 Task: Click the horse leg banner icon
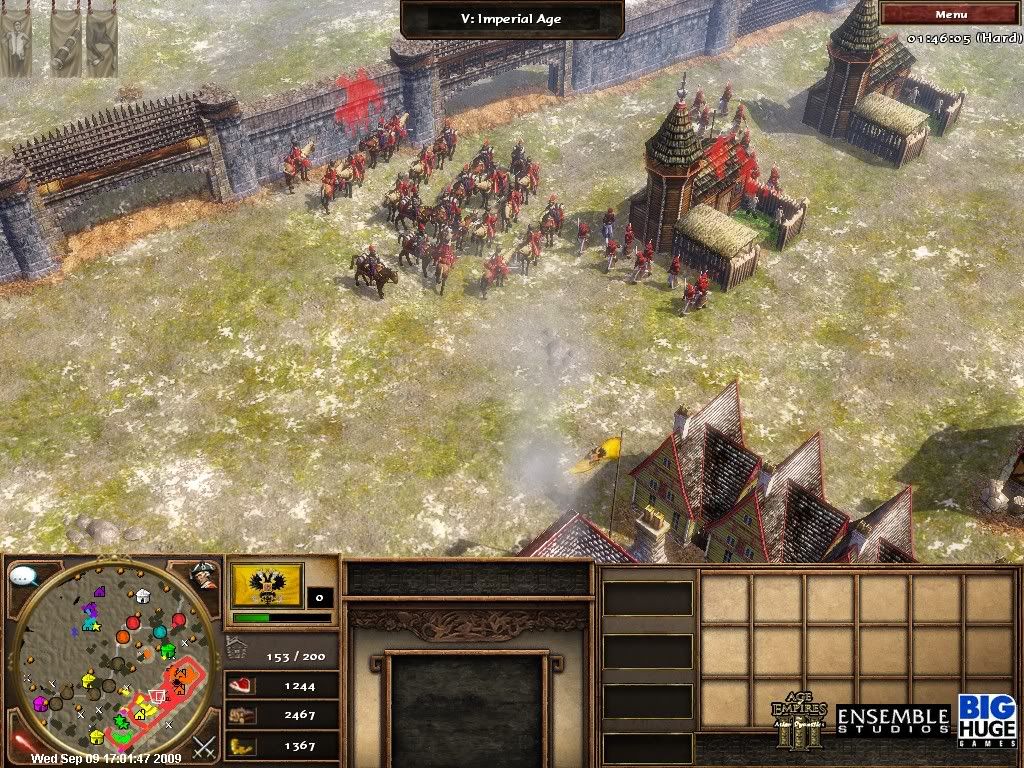[101, 42]
